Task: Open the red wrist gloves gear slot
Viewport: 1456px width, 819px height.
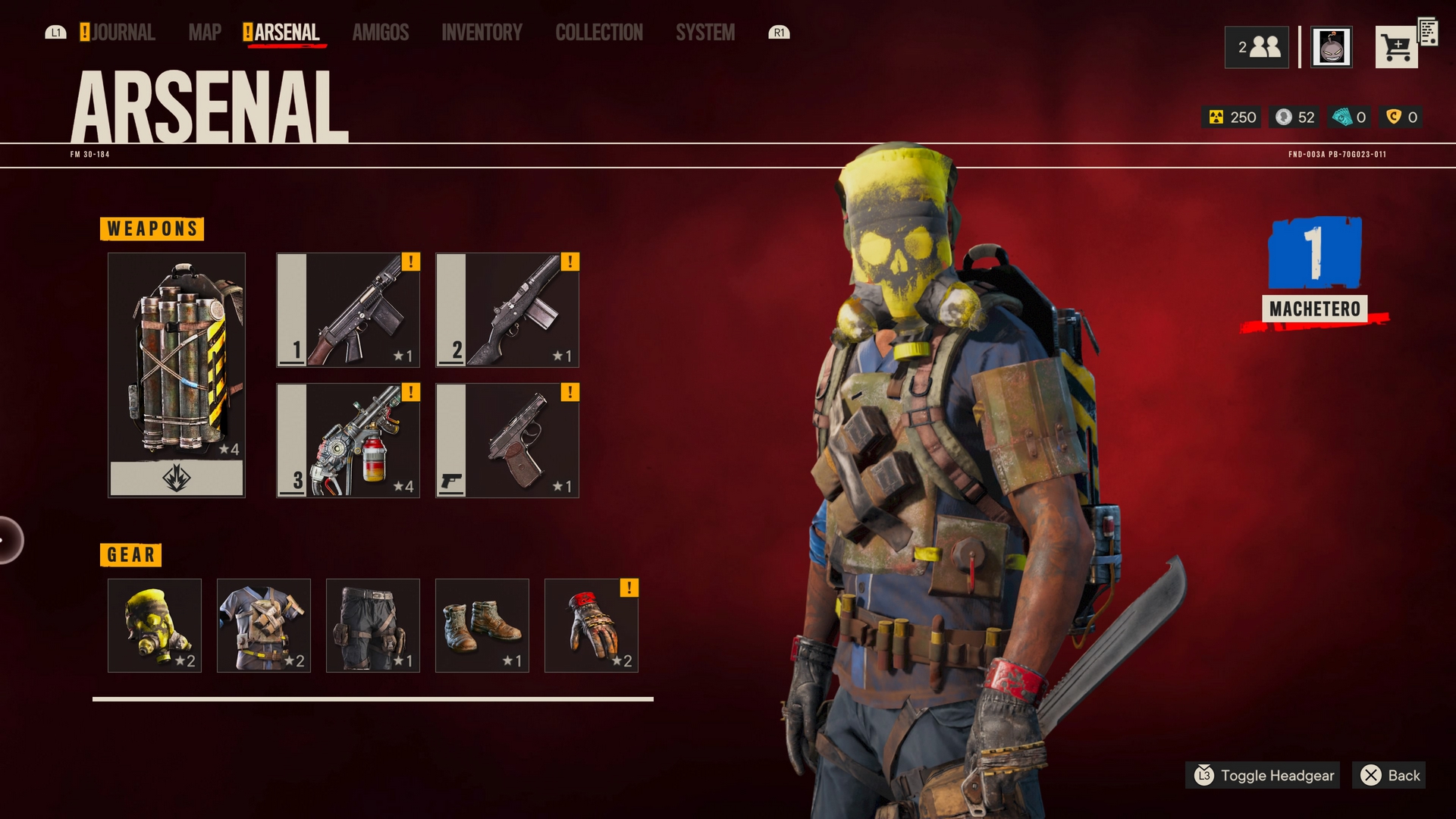Action: coord(591,626)
